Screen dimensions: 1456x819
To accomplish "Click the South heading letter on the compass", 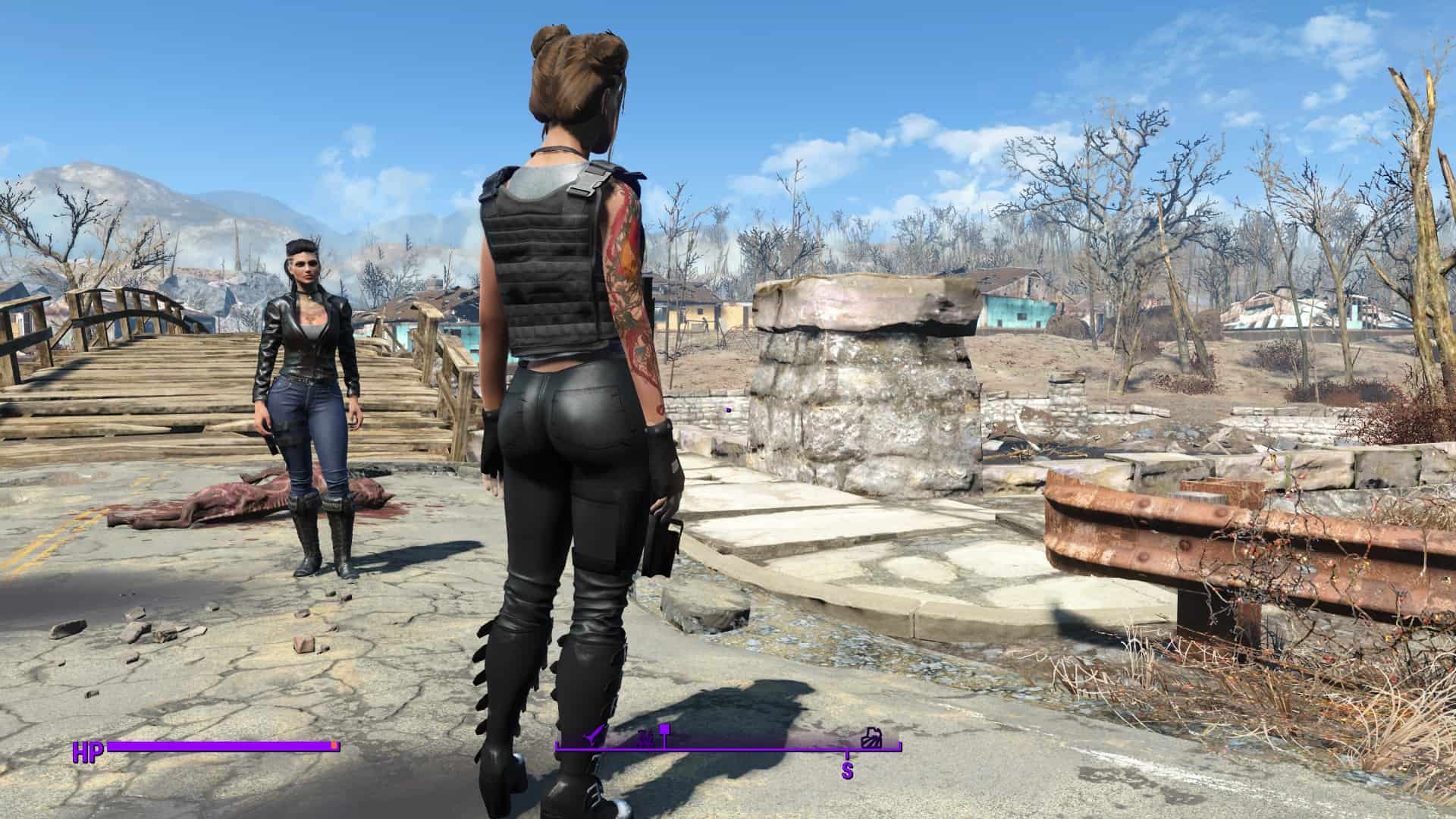I will click(x=847, y=771).
